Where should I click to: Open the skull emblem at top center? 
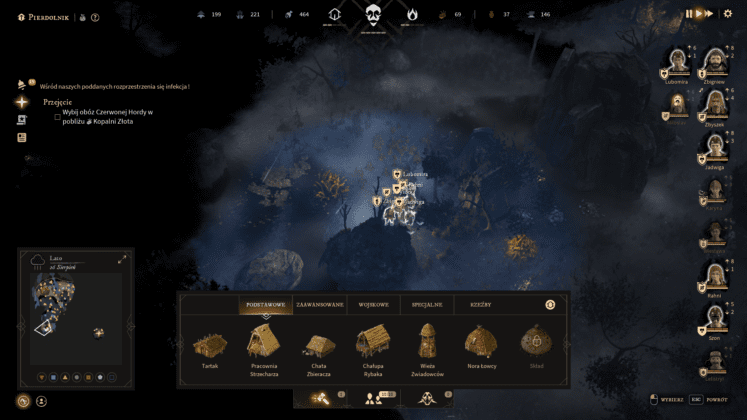(373, 15)
